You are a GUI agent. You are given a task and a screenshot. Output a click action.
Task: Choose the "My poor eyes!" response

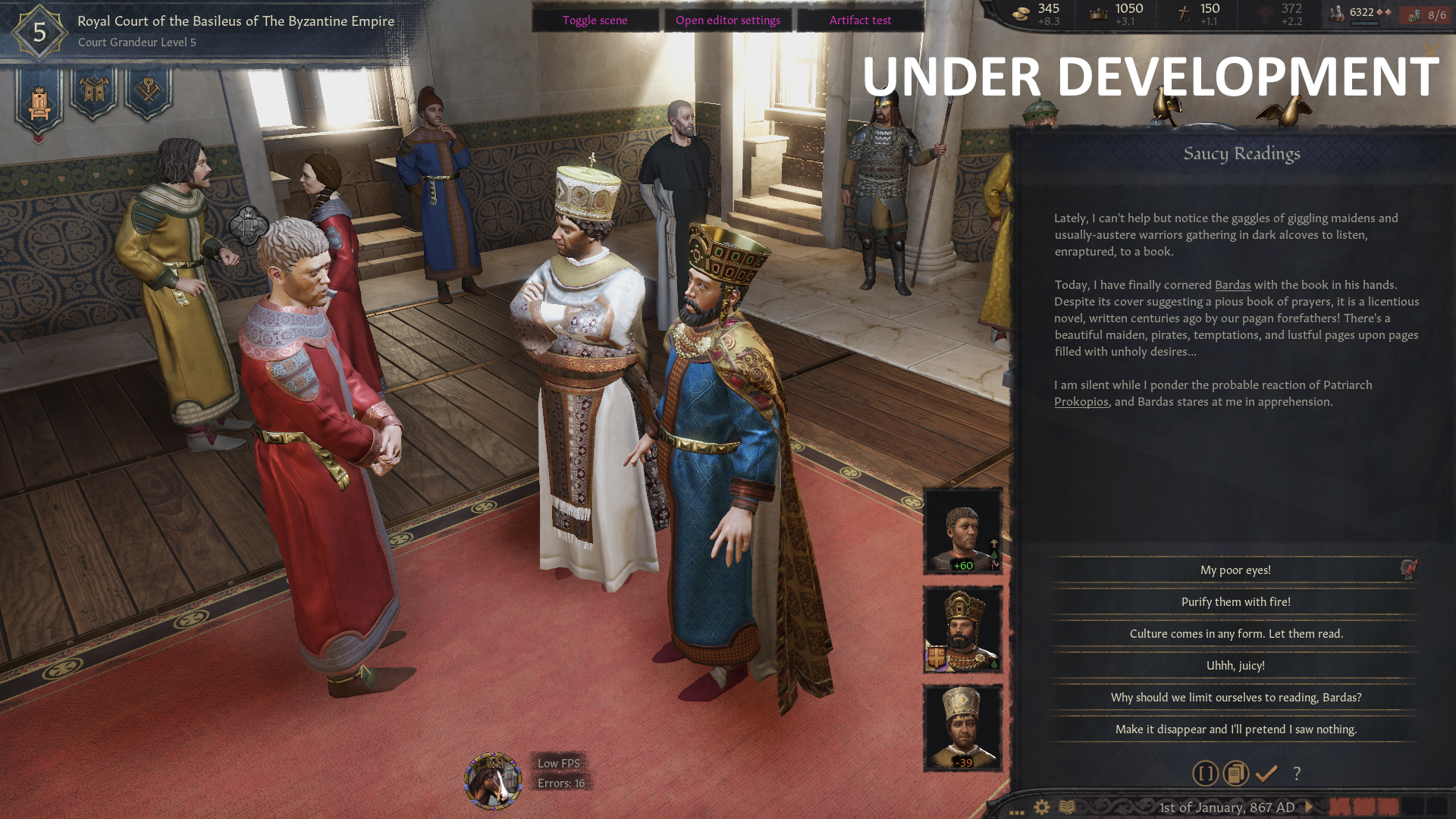coord(1235,570)
